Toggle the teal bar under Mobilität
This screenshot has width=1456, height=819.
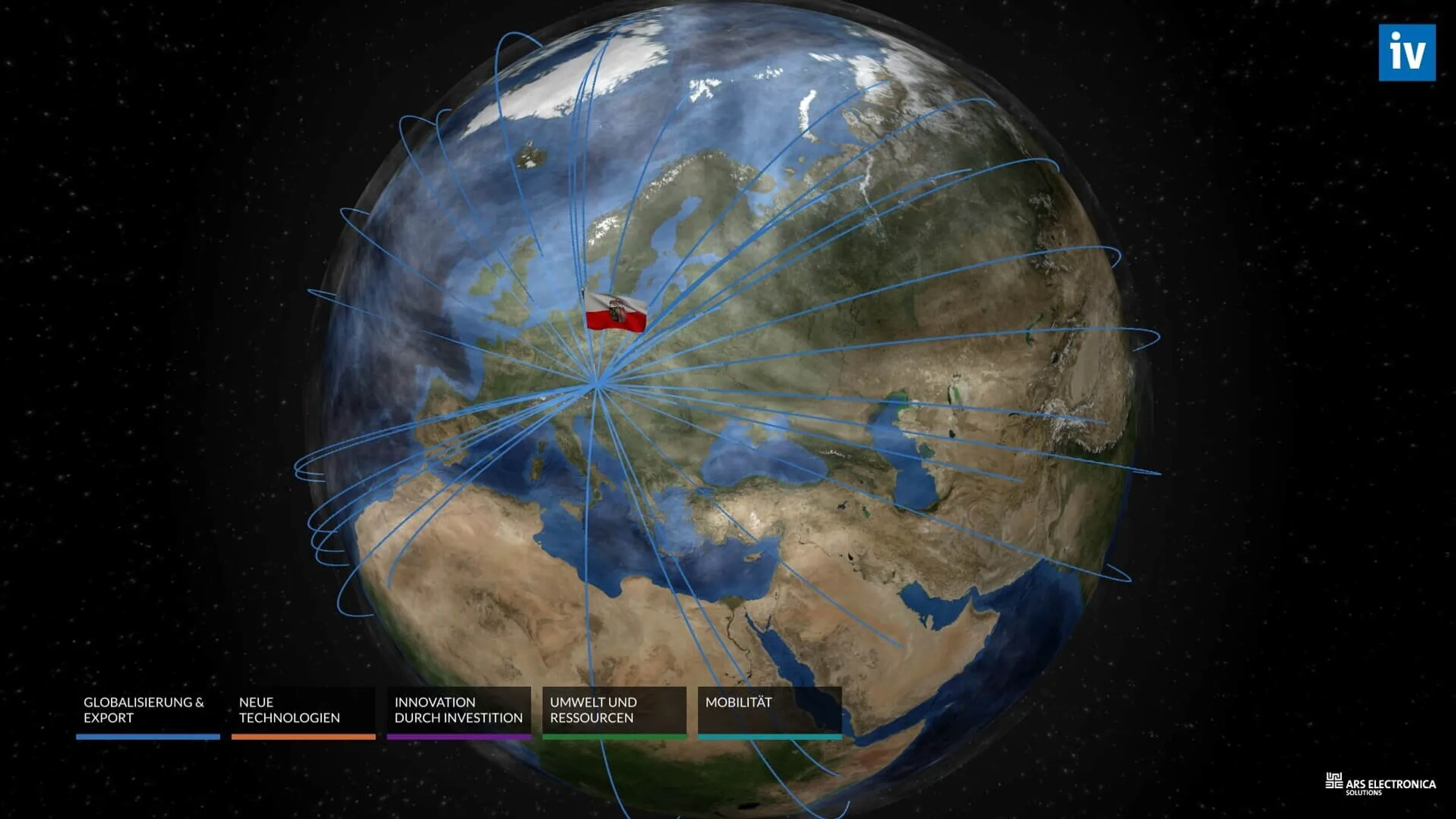pyautogui.click(x=769, y=737)
